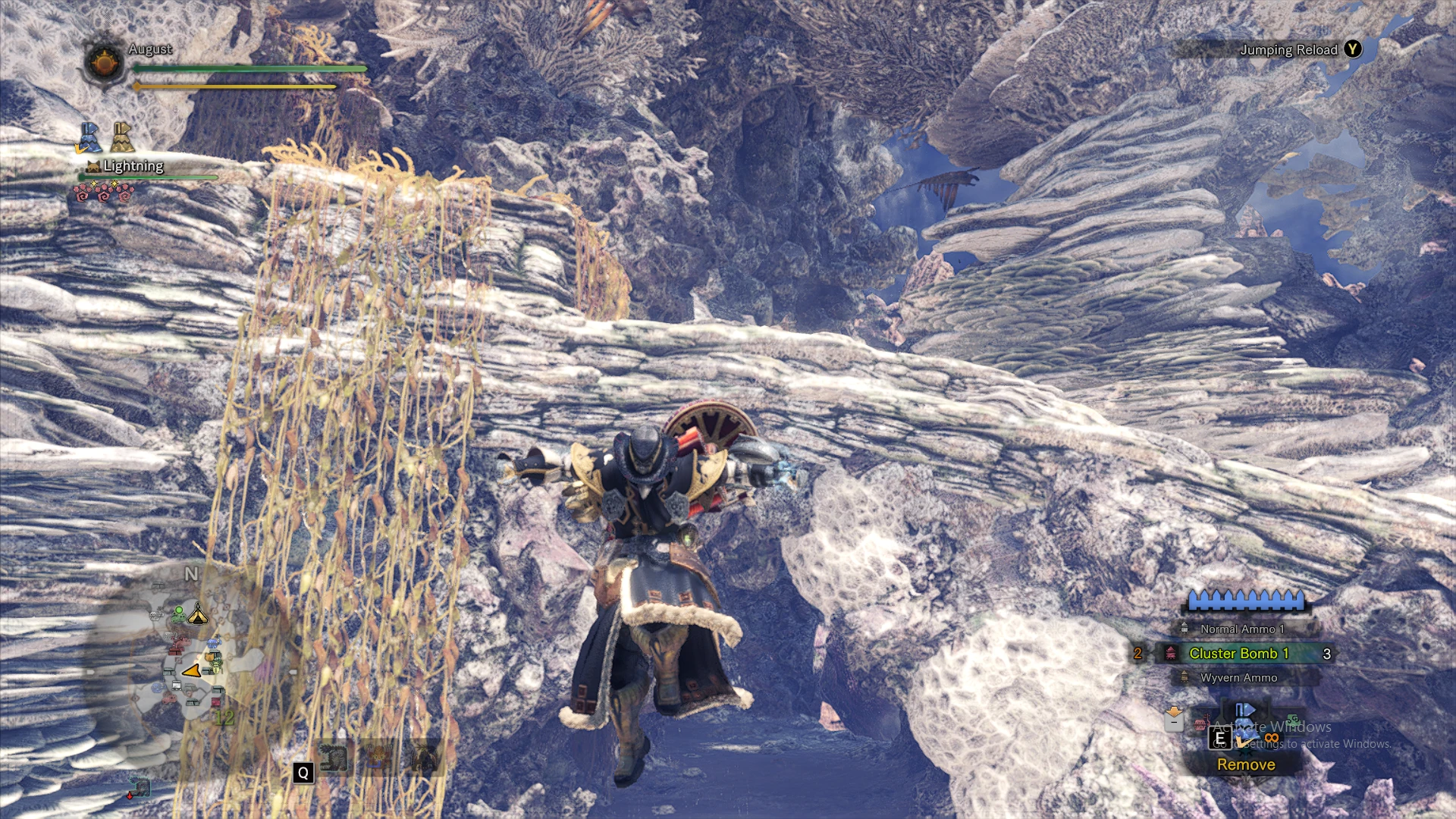
Task: Click the tan mantle status icon
Action: 121,138
